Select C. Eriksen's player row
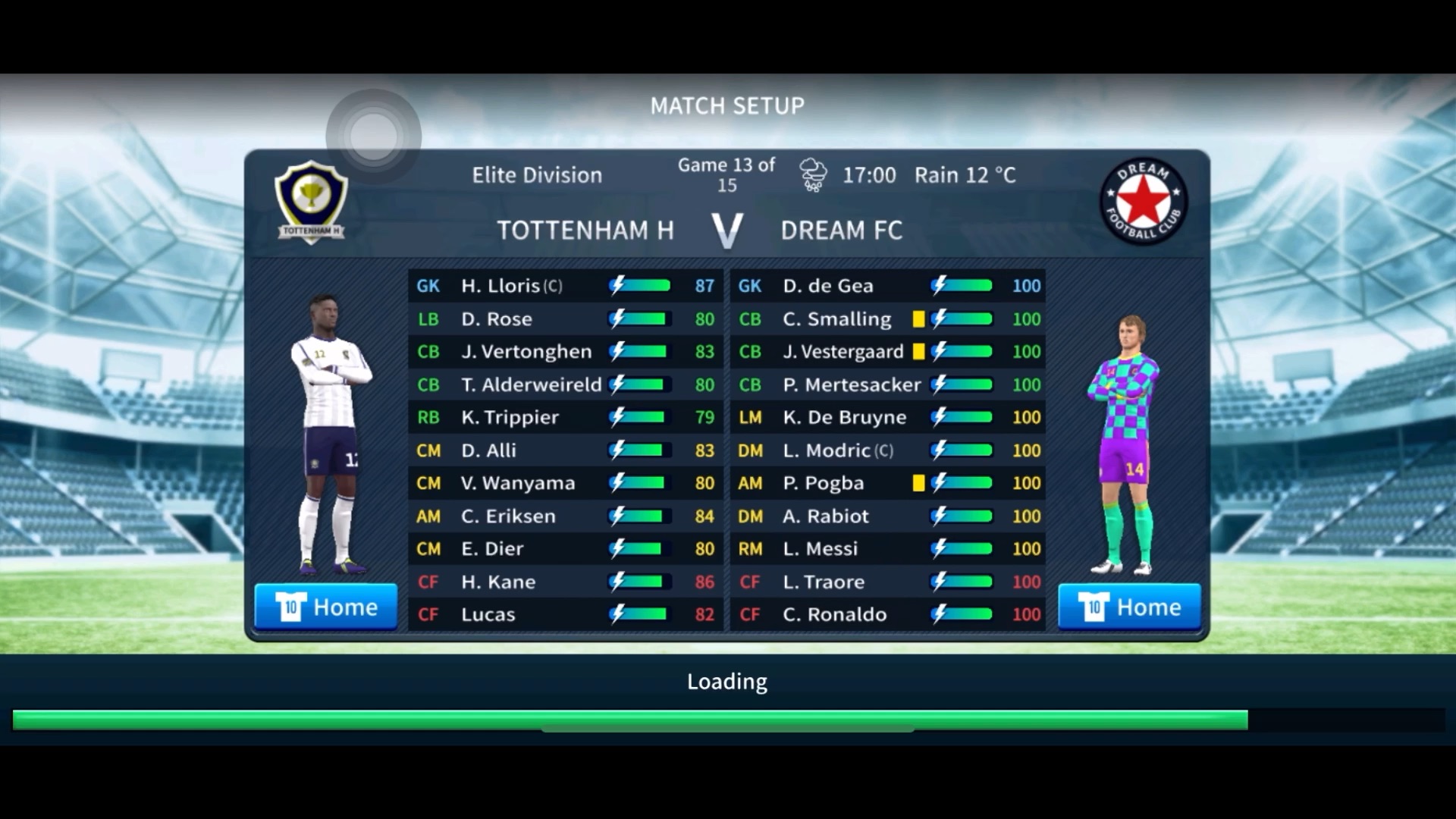Image resolution: width=1456 pixels, height=819 pixels. click(x=565, y=516)
